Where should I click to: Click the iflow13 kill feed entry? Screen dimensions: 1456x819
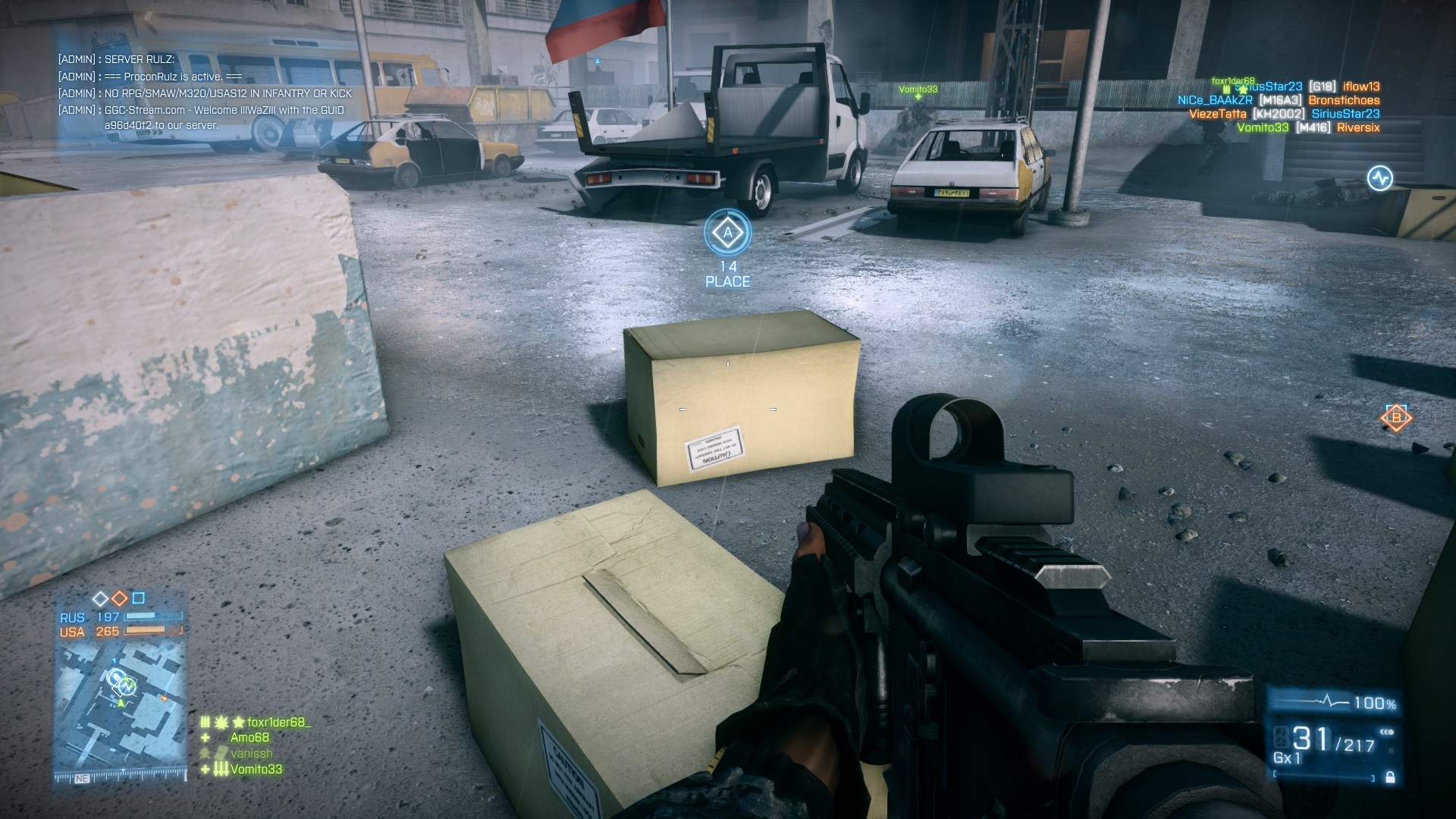1361,86
